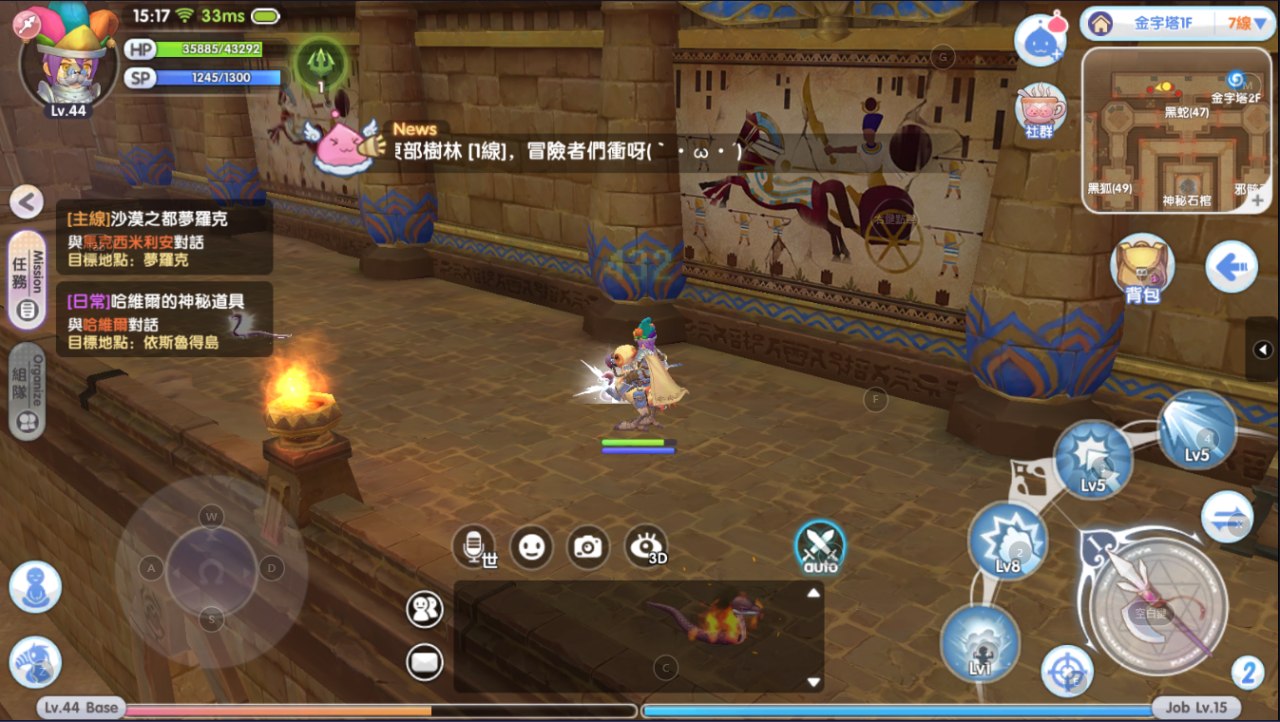Screen dimensions: 1280x722
Task: Select the daily quest 哈維爾的神秘道具
Action: 165,319
